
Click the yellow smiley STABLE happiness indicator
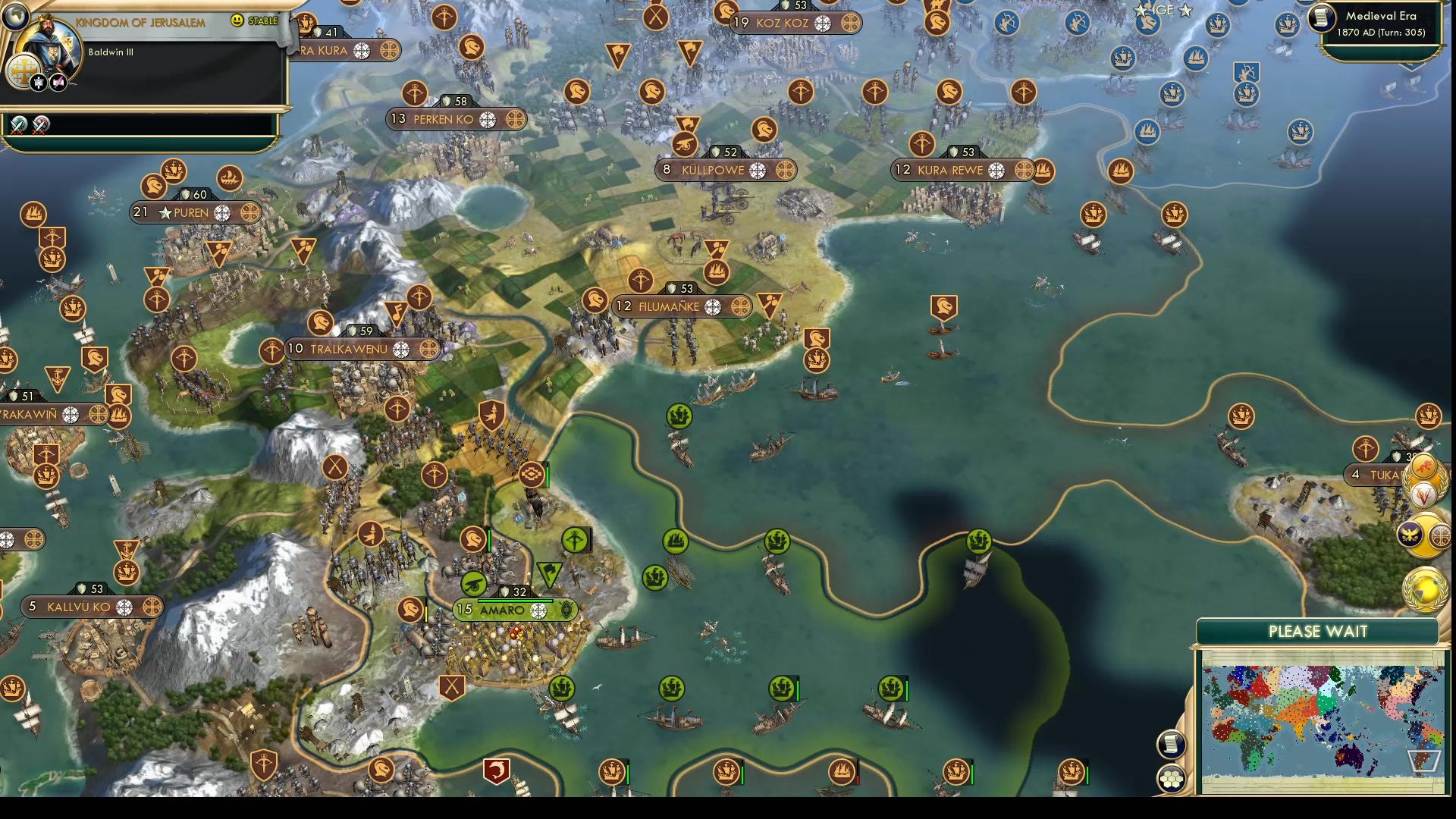click(x=237, y=20)
